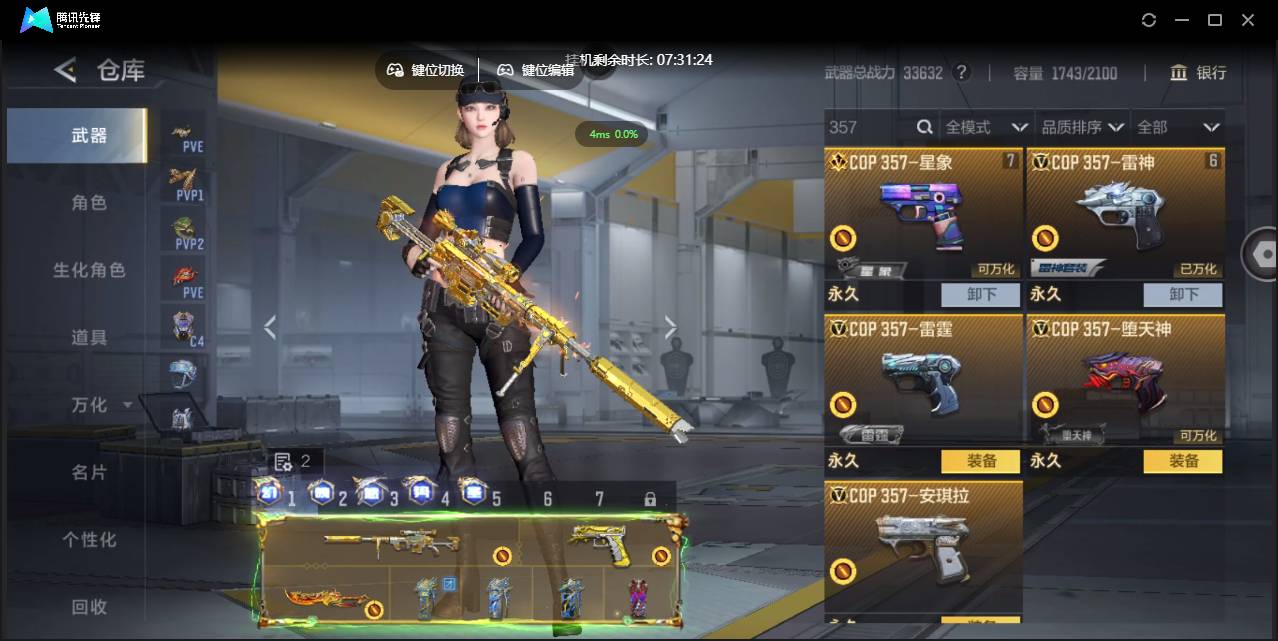Open the 全部 filter dropdown
This screenshot has height=641, width=1278.
click(1178, 127)
